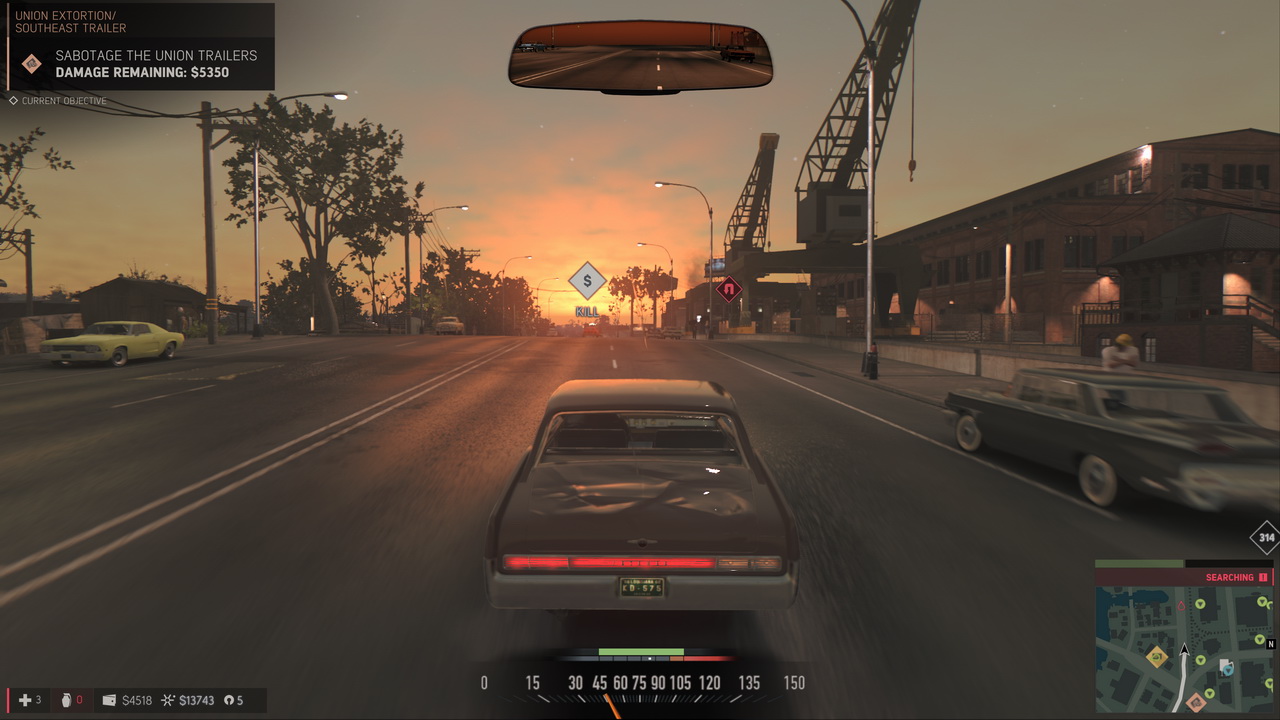Image resolution: width=1280 pixels, height=720 pixels.
Task: Click the yellow diamond marker on minimap
Action: coord(1157,657)
